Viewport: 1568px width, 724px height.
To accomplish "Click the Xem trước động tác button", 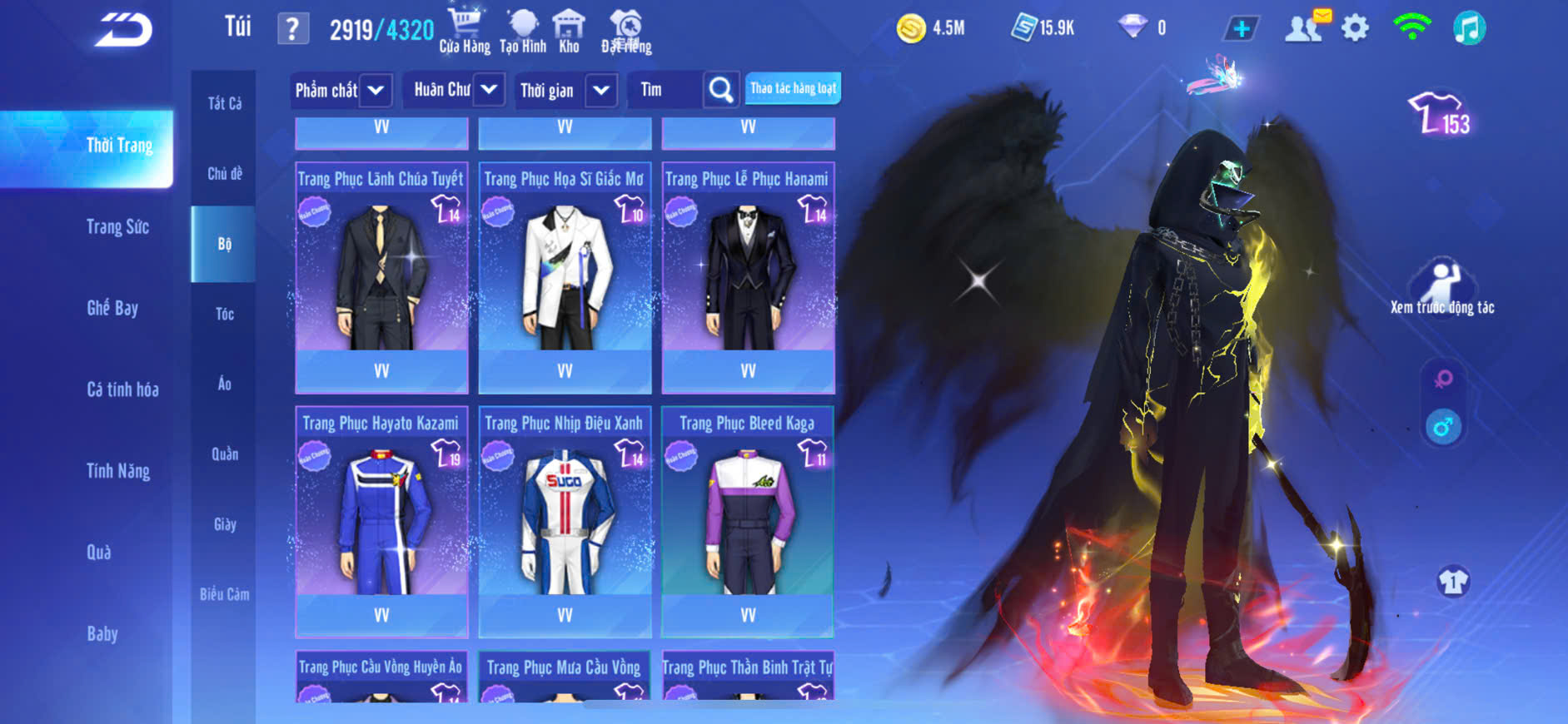I will [1441, 288].
